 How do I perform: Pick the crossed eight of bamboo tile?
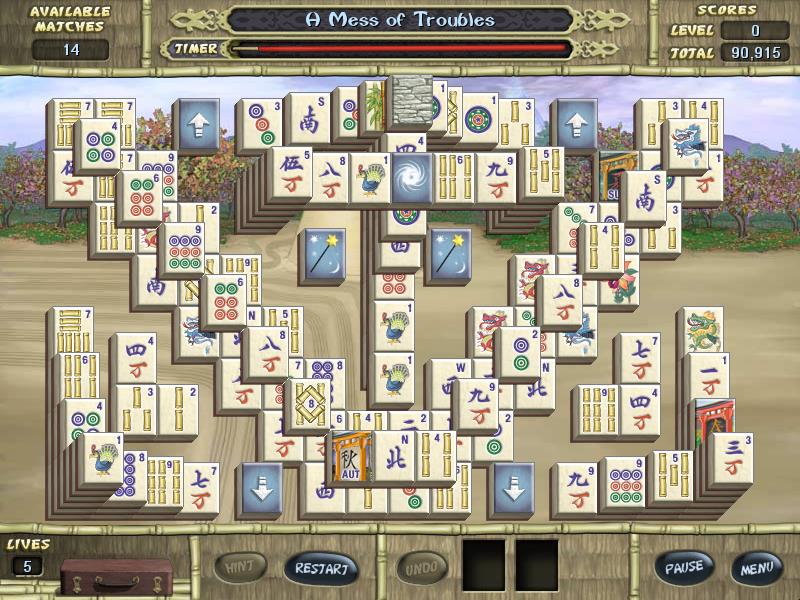pyautogui.click(x=309, y=404)
